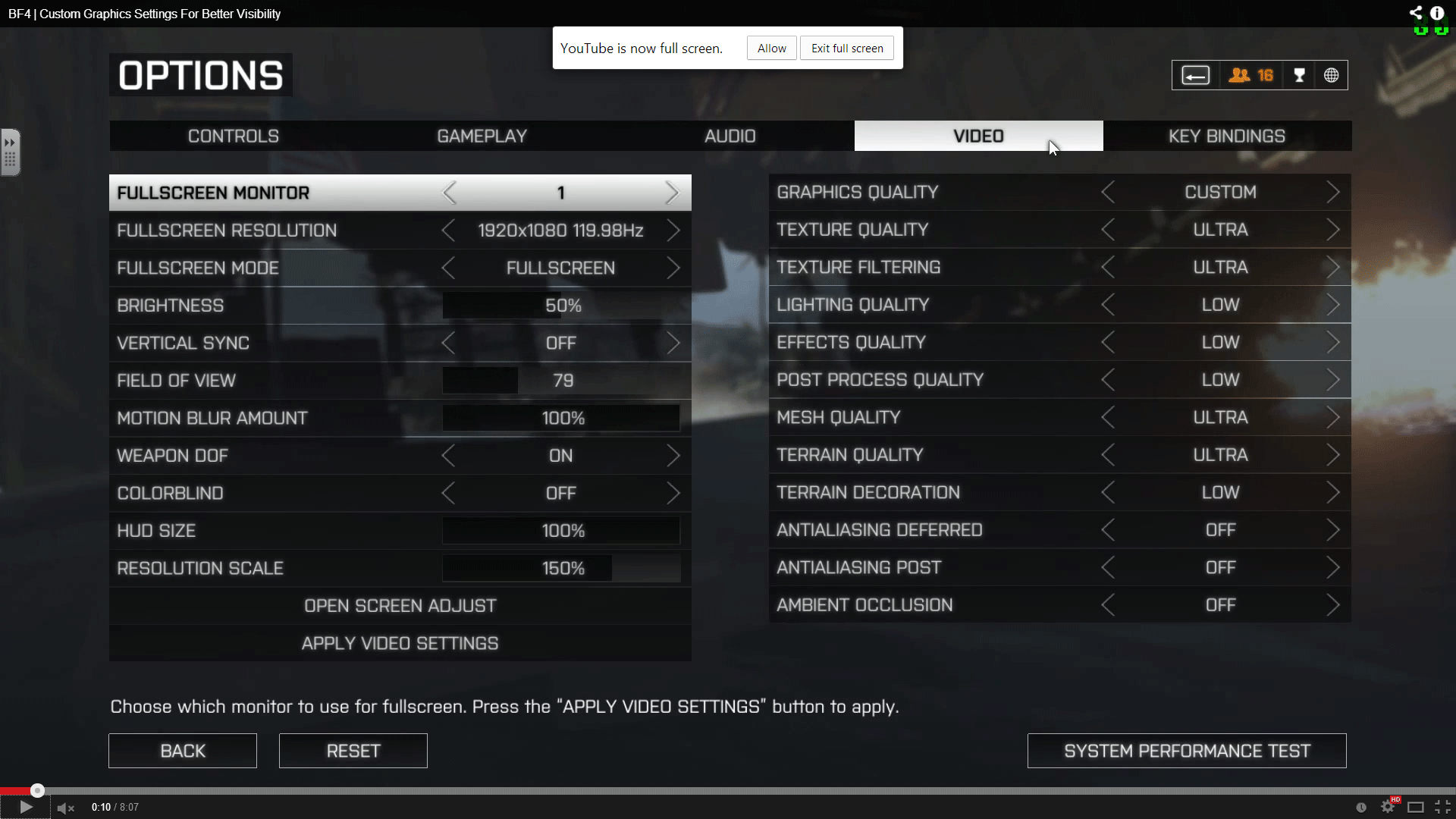The height and width of the screenshot is (819, 1456).
Task: Click the left arrow beside Fullscreen Resolution
Action: click(x=448, y=231)
